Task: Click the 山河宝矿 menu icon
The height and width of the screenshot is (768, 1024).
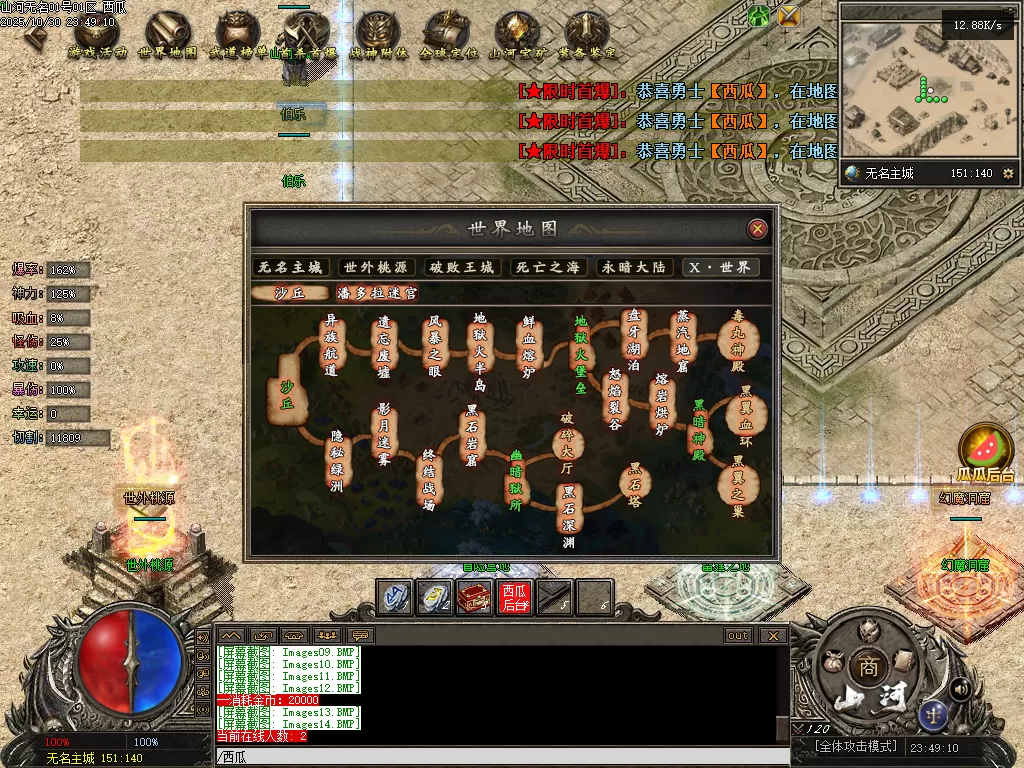Action: click(517, 36)
